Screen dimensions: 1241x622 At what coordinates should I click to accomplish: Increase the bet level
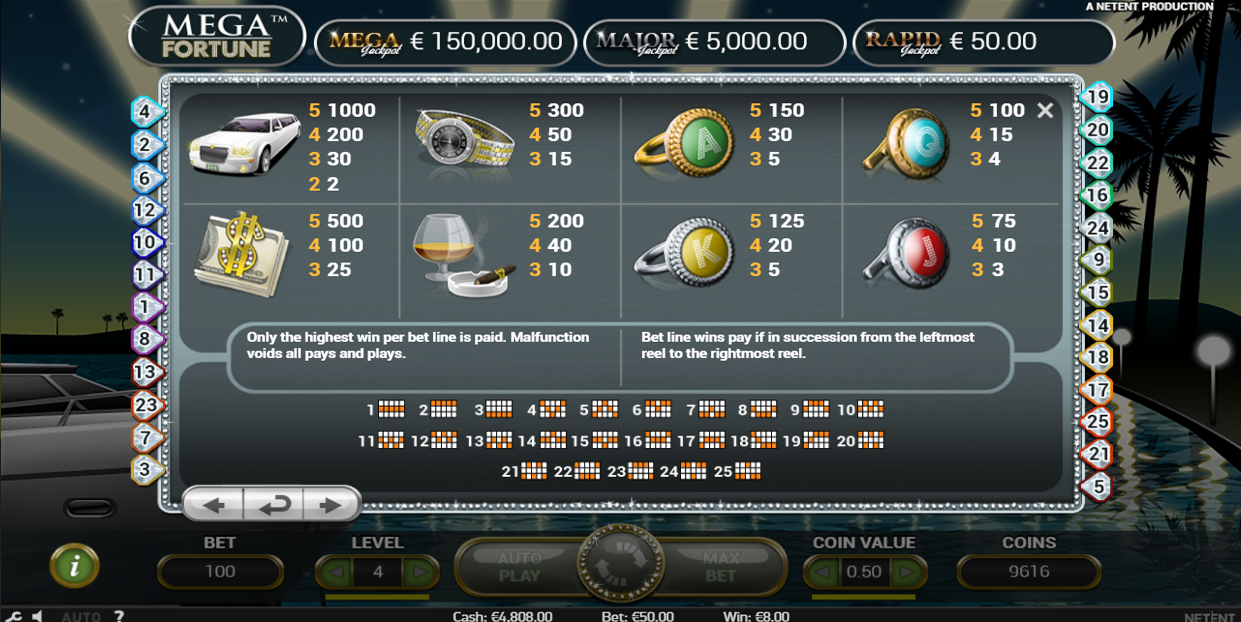pyautogui.click(x=419, y=572)
